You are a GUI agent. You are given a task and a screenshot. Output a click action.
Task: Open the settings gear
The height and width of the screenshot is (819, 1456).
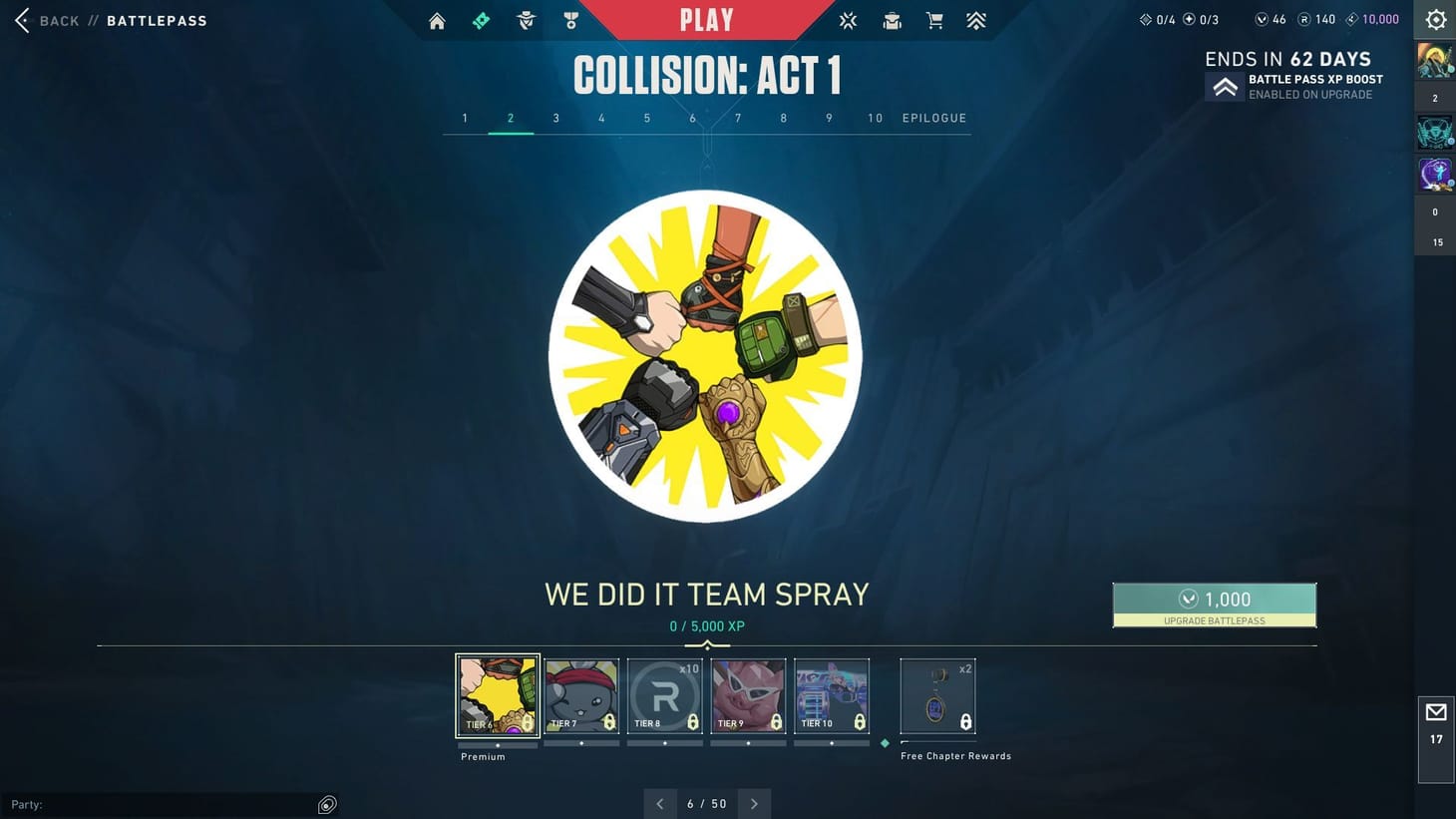coord(1434,19)
